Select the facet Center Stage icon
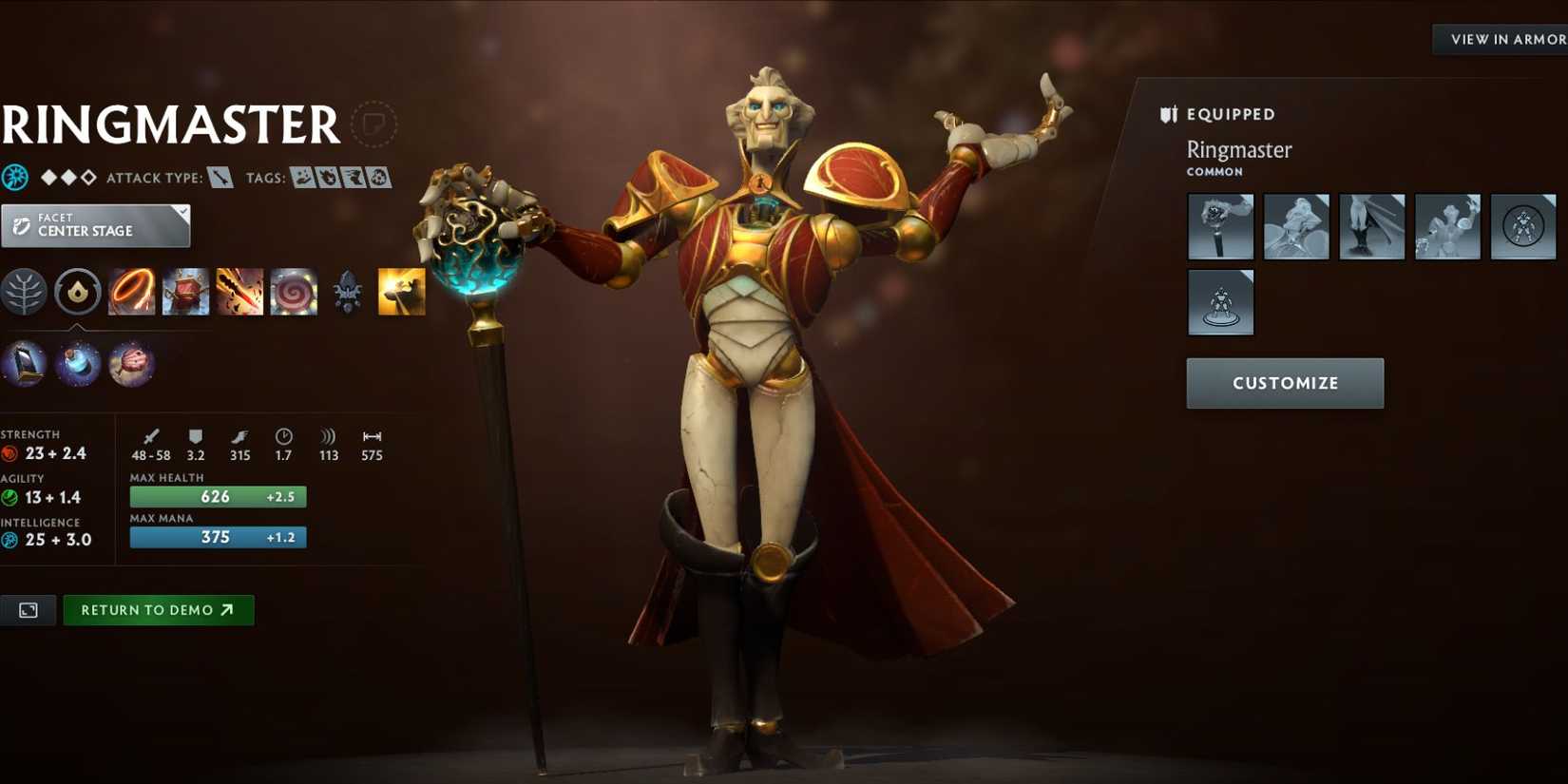1568x784 pixels. tap(24, 225)
